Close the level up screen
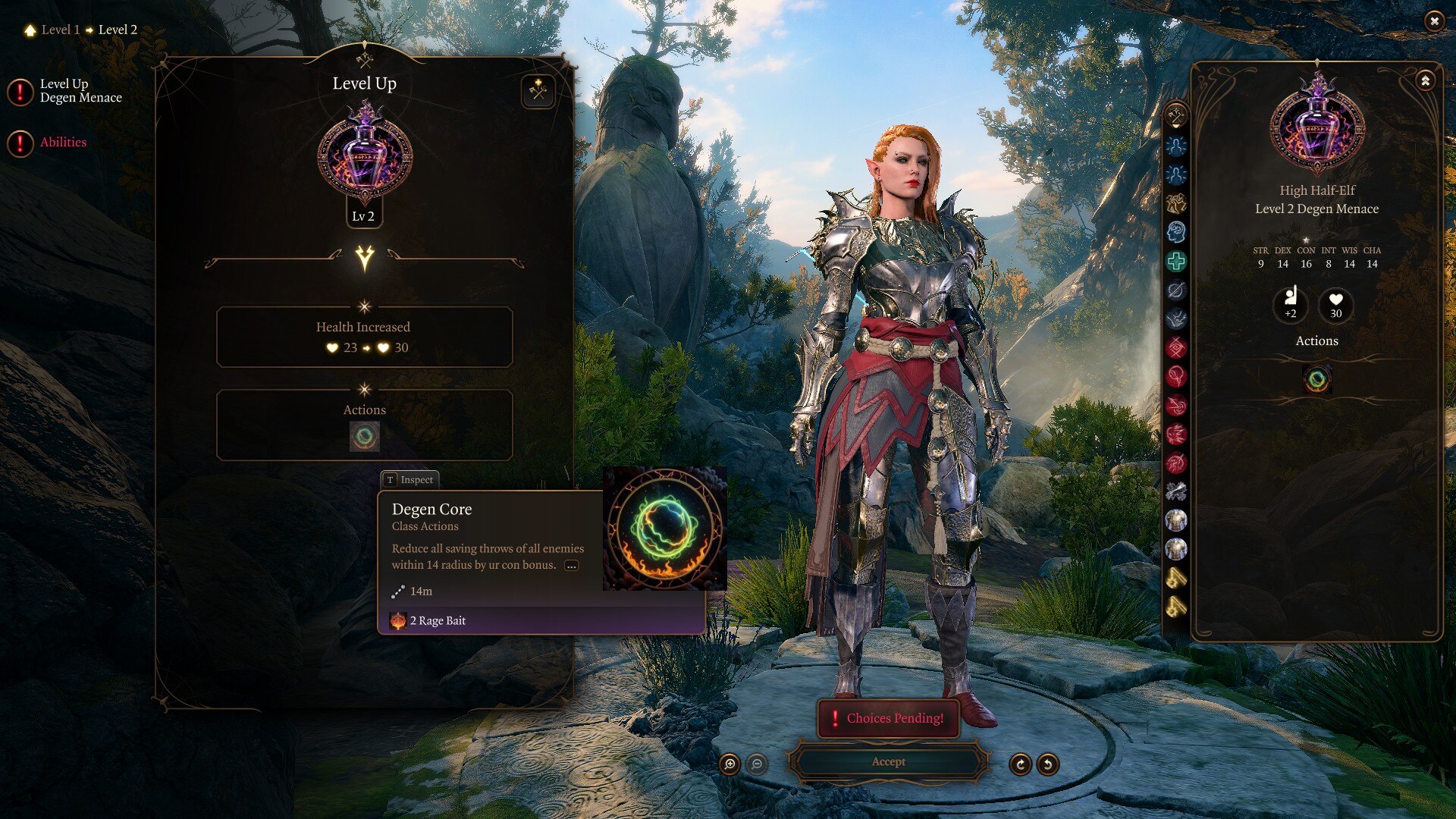The height and width of the screenshot is (819, 1456). point(1434,21)
